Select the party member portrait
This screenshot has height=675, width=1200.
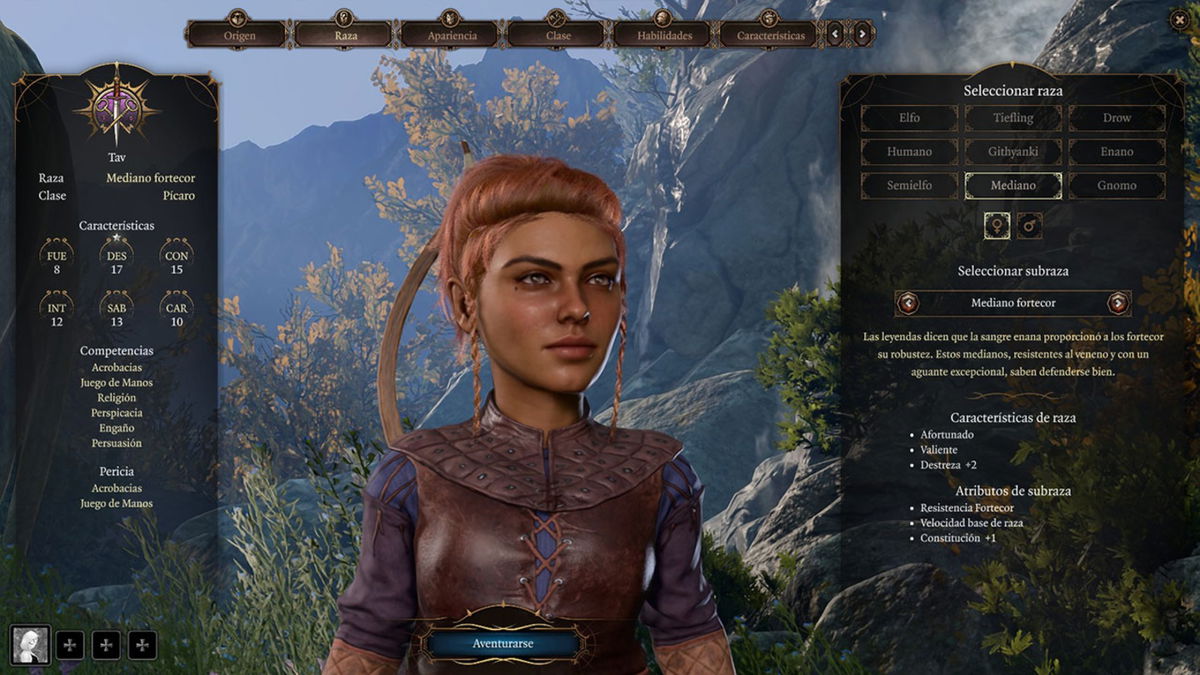30,645
